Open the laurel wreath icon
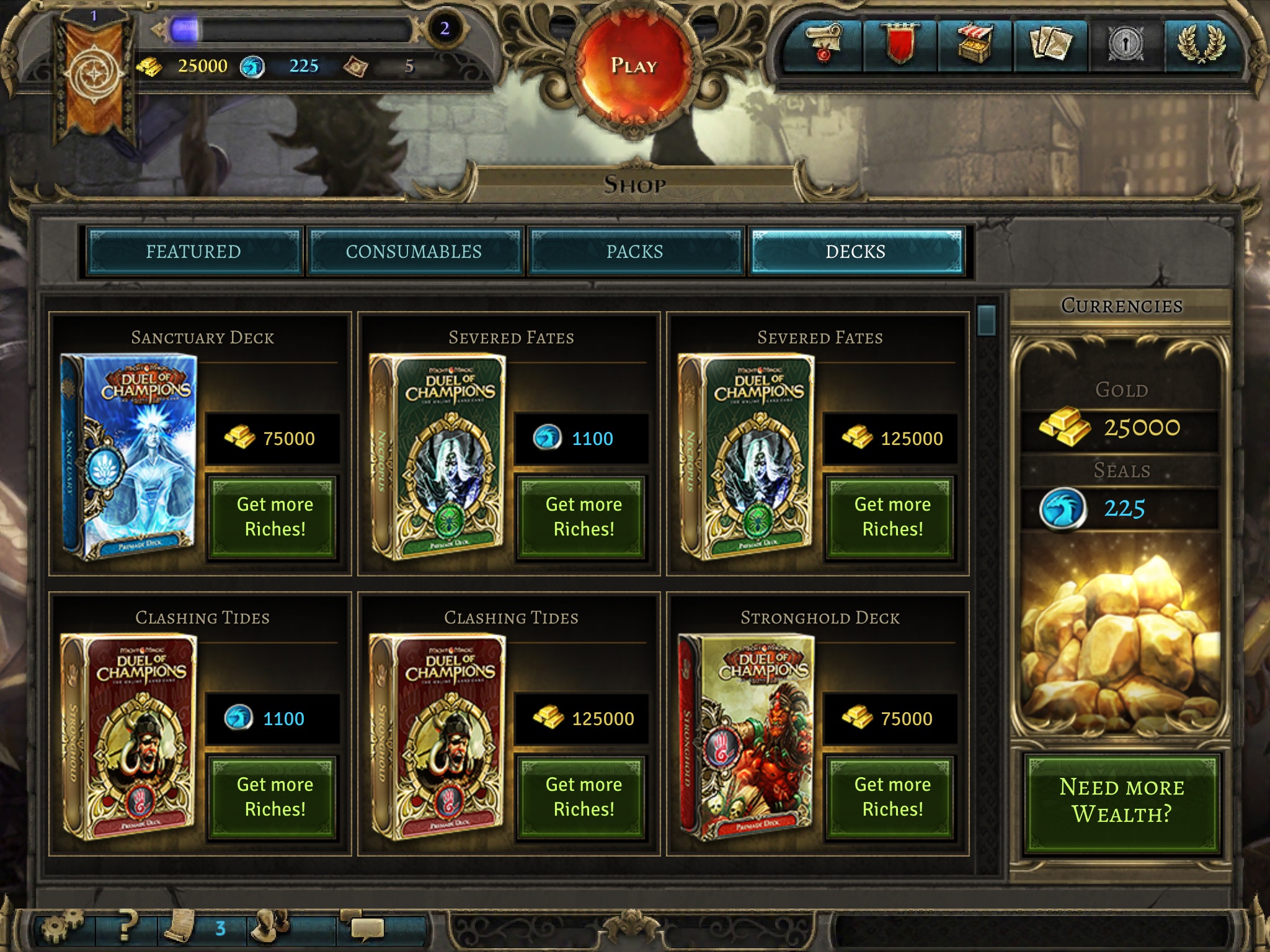Image resolution: width=1270 pixels, height=952 pixels. 1201,43
